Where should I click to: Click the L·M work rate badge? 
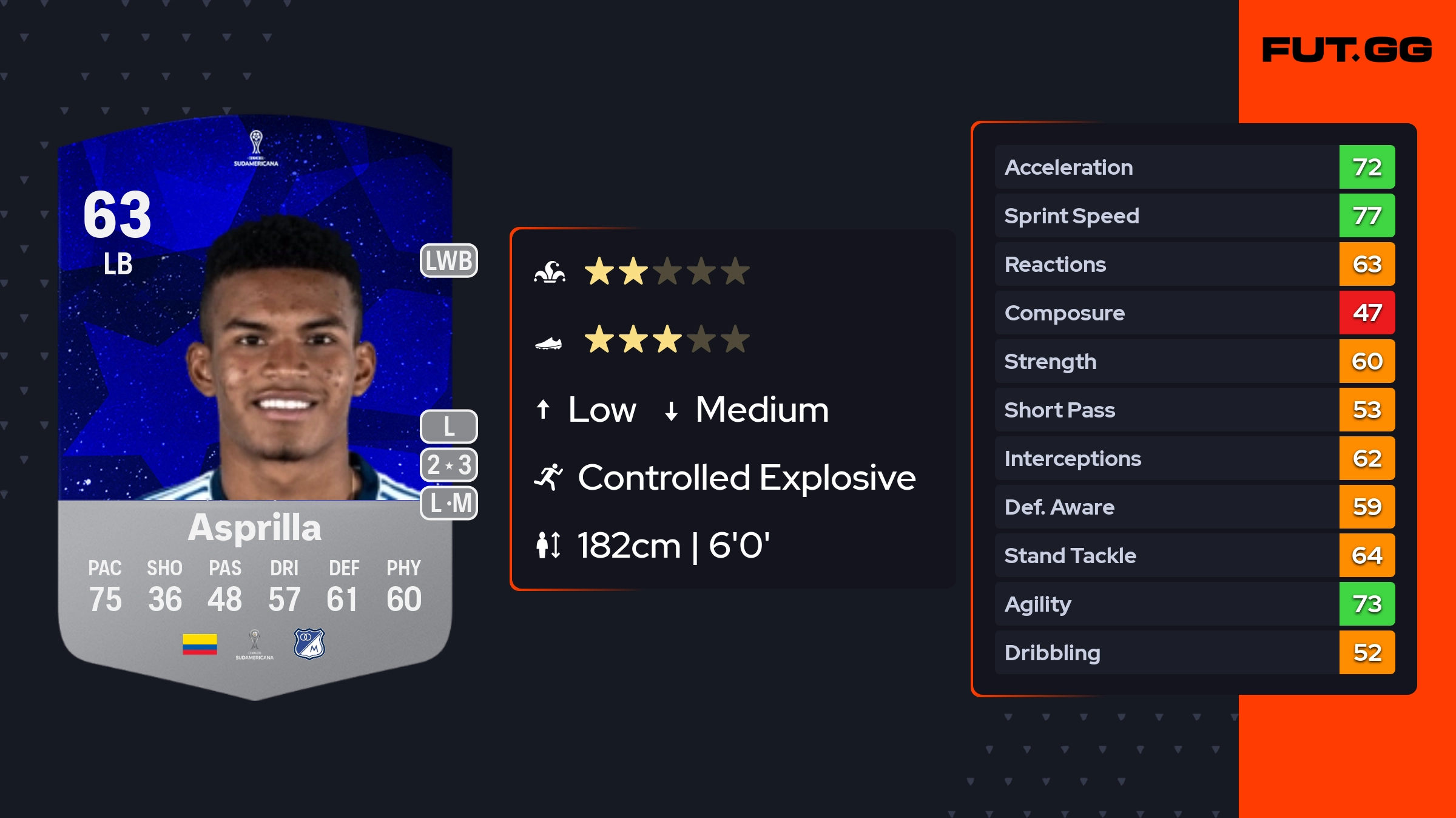click(449, 503)
